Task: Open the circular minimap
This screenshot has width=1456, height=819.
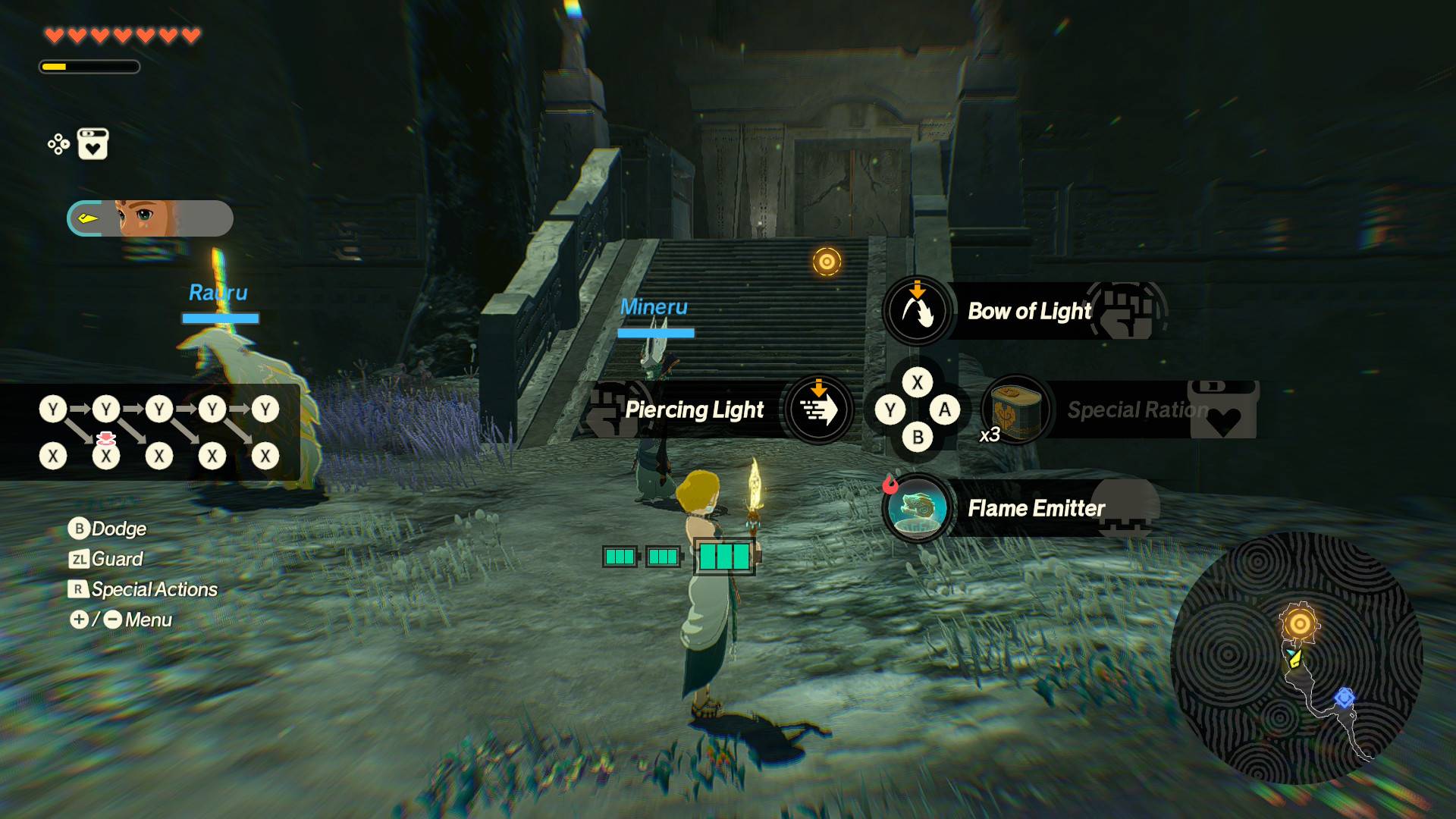Action: [x=1296, y=658]
